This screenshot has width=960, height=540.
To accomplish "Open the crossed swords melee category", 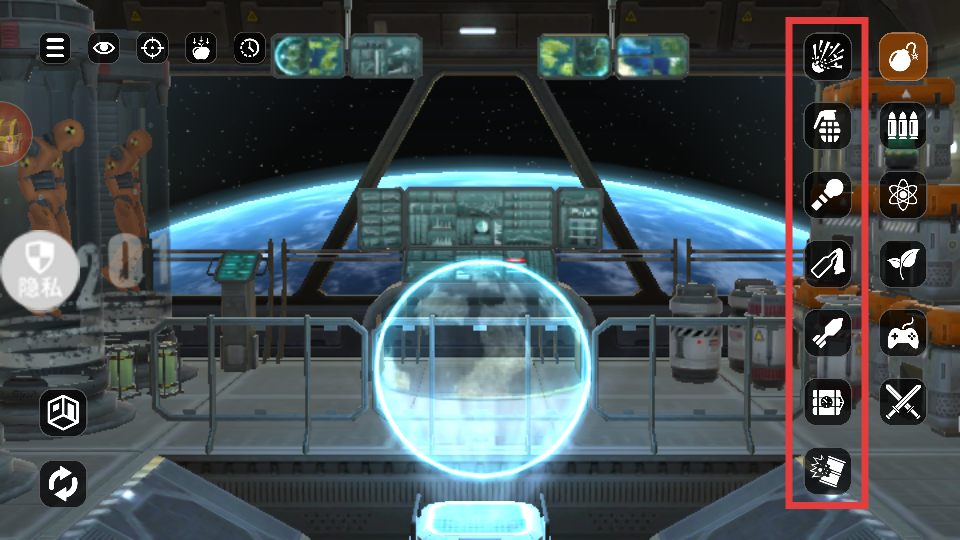I will [903, 402].
